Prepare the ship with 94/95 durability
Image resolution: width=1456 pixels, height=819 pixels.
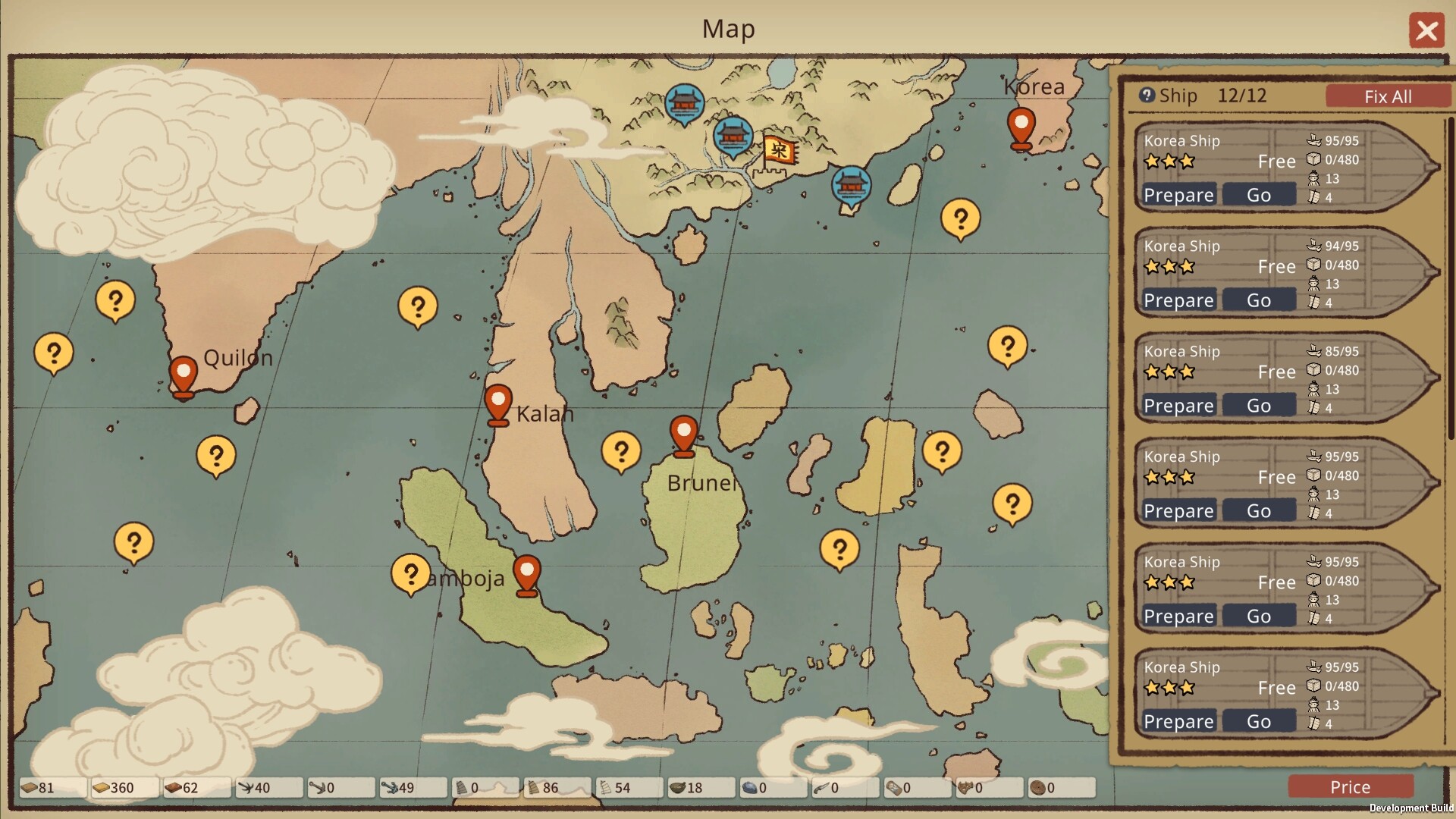[1178, 301]
